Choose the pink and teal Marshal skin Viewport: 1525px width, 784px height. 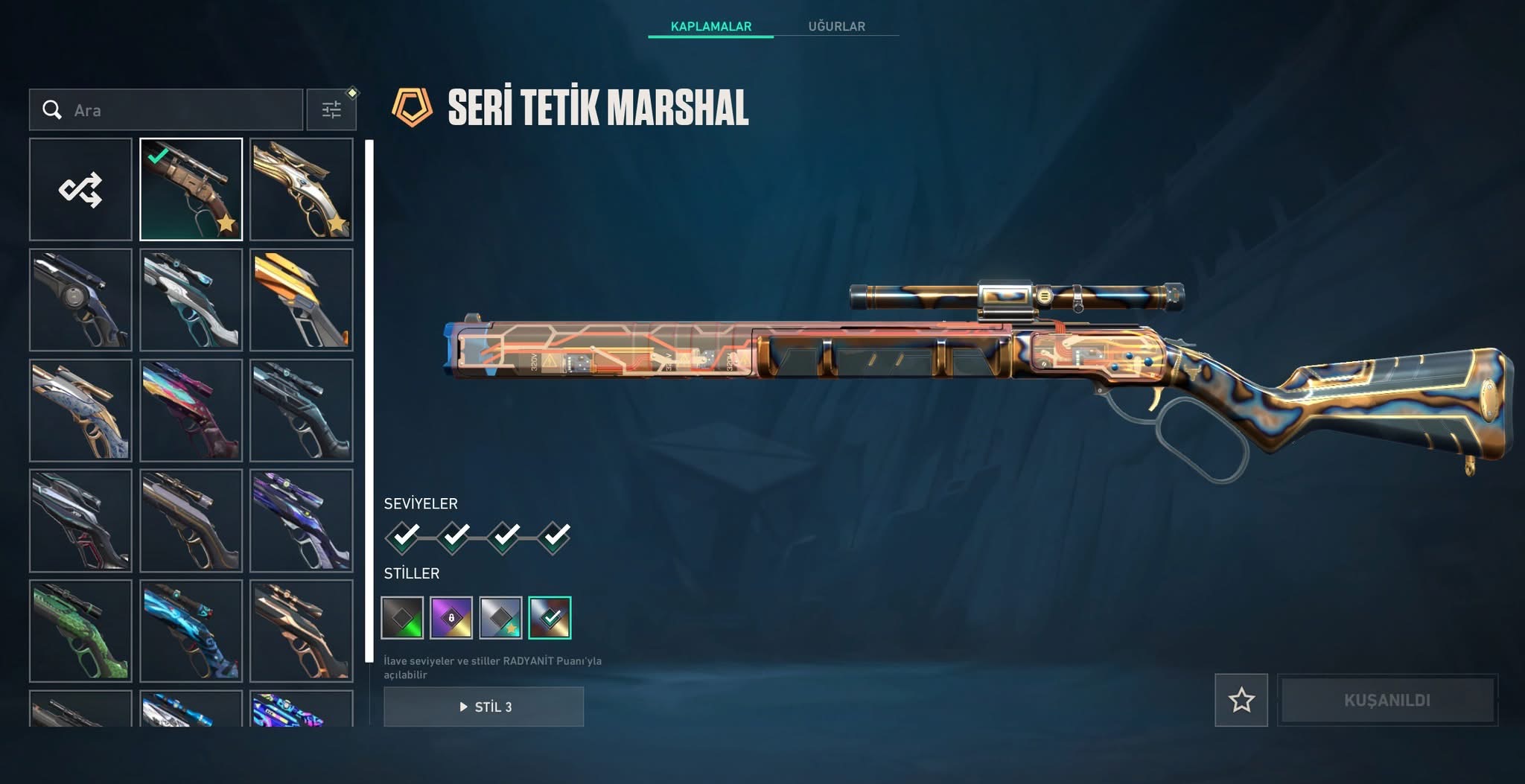[191, 409]
